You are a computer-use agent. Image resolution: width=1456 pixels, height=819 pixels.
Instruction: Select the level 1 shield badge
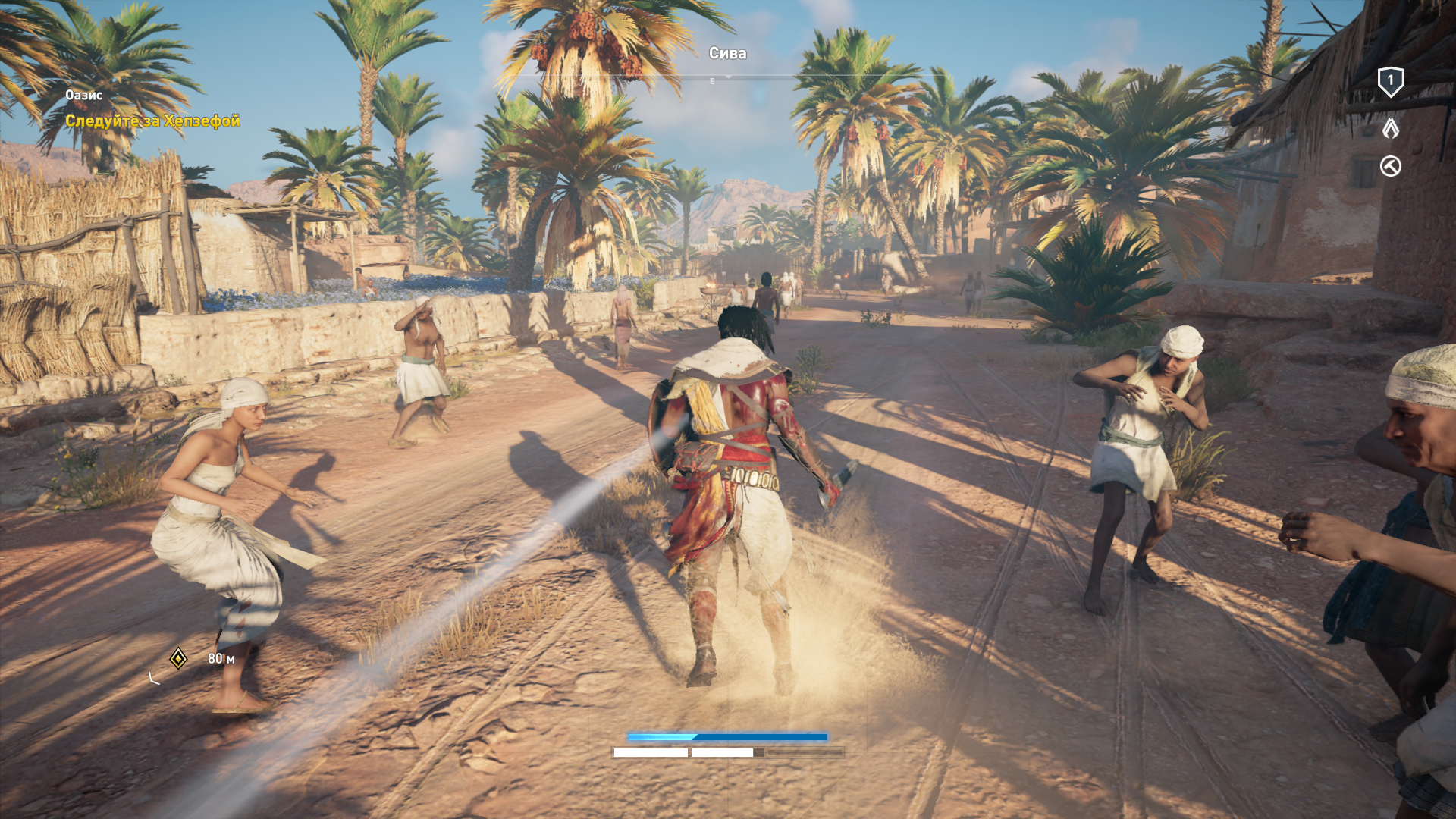[x=1390, y=82]
